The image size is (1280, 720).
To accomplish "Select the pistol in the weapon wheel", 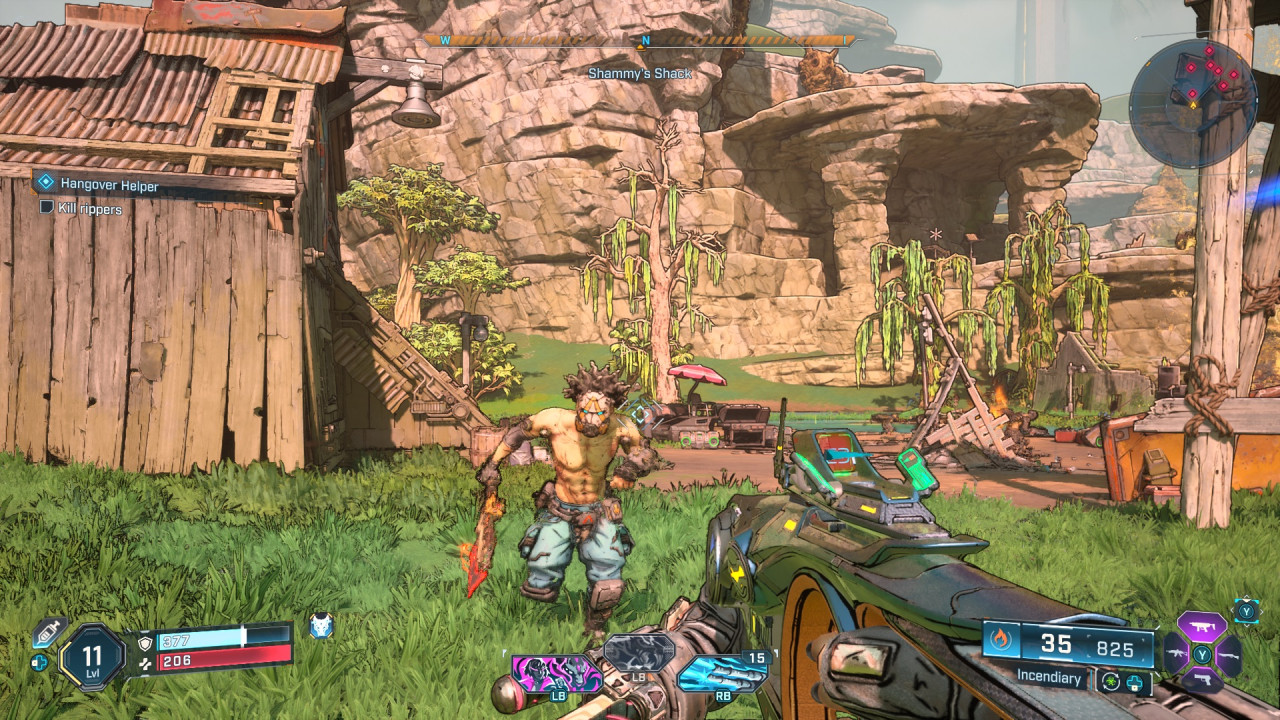I will click(1203, 680).
